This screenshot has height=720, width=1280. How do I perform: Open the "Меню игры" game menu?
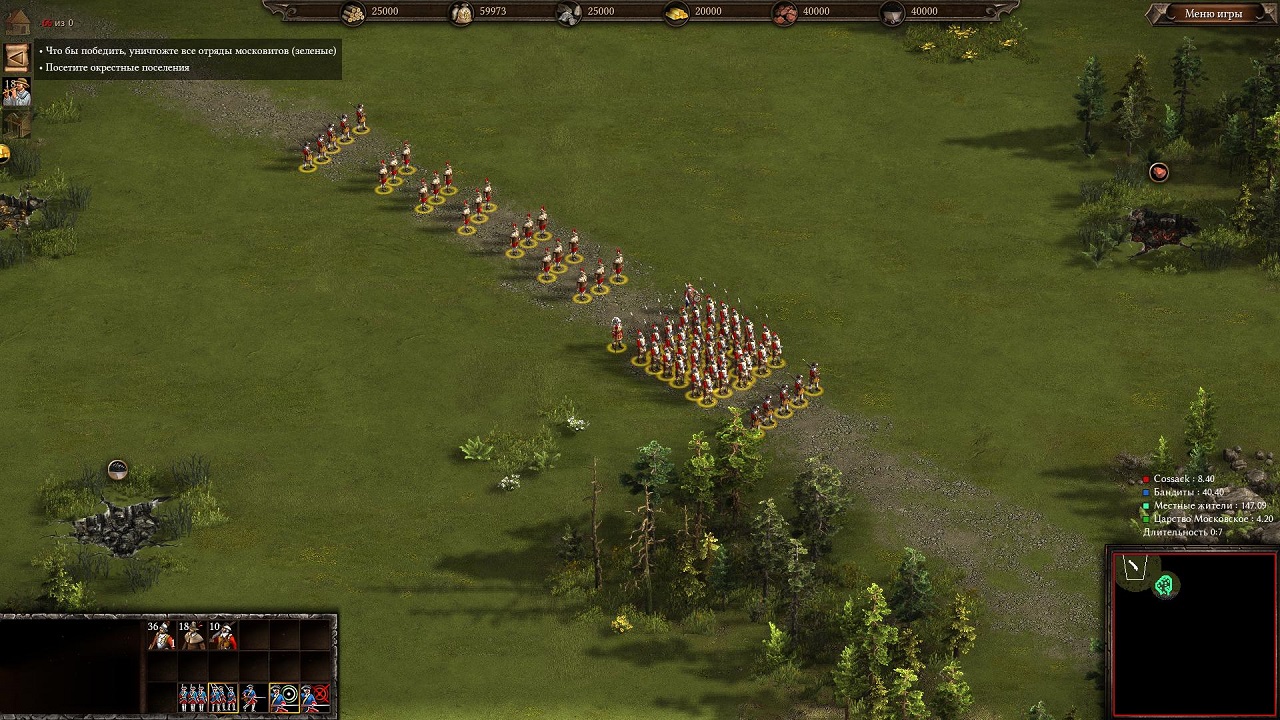(1212, 14)
